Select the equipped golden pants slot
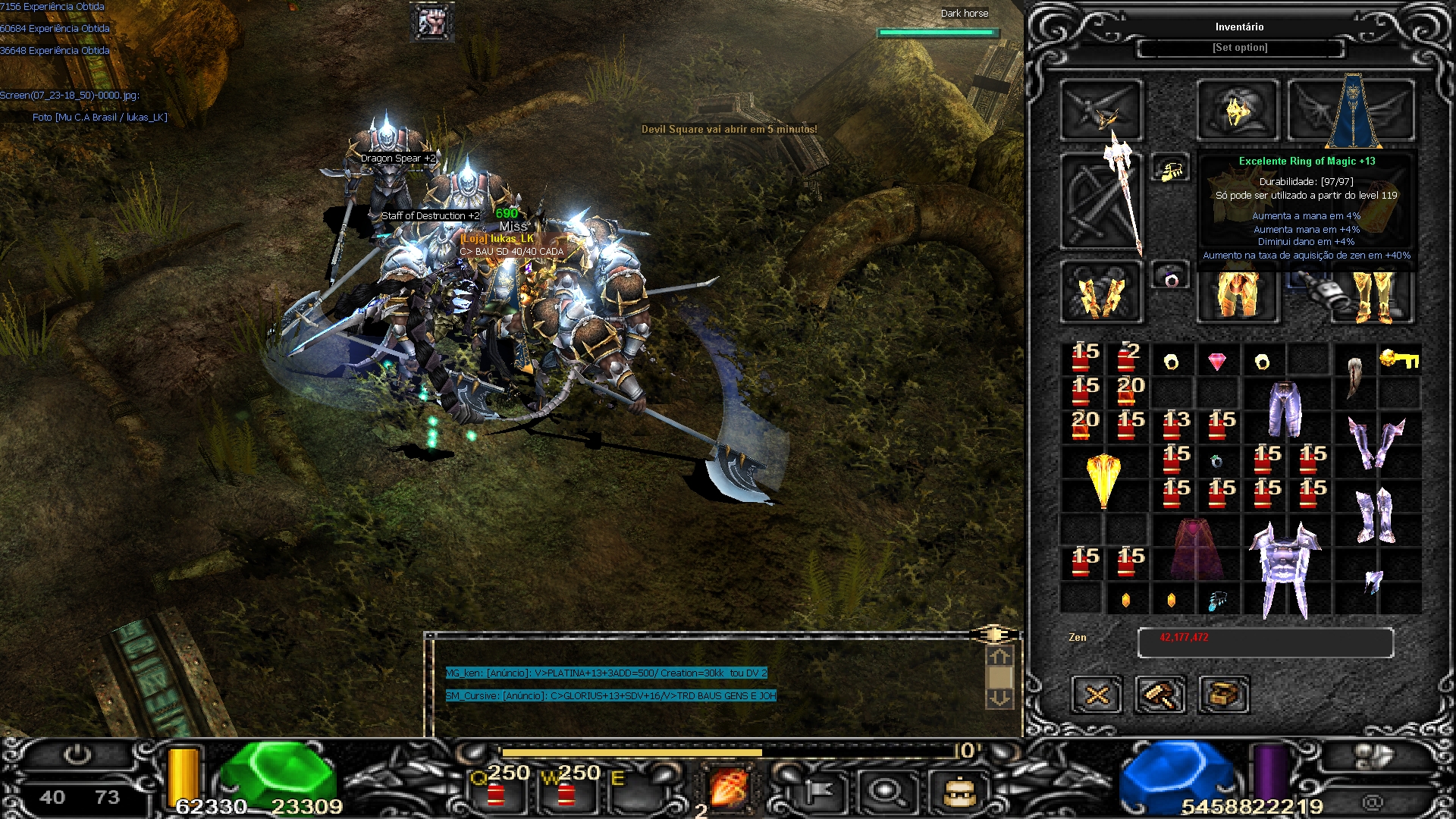The image size is (1456, 819). coord(1238,293)
